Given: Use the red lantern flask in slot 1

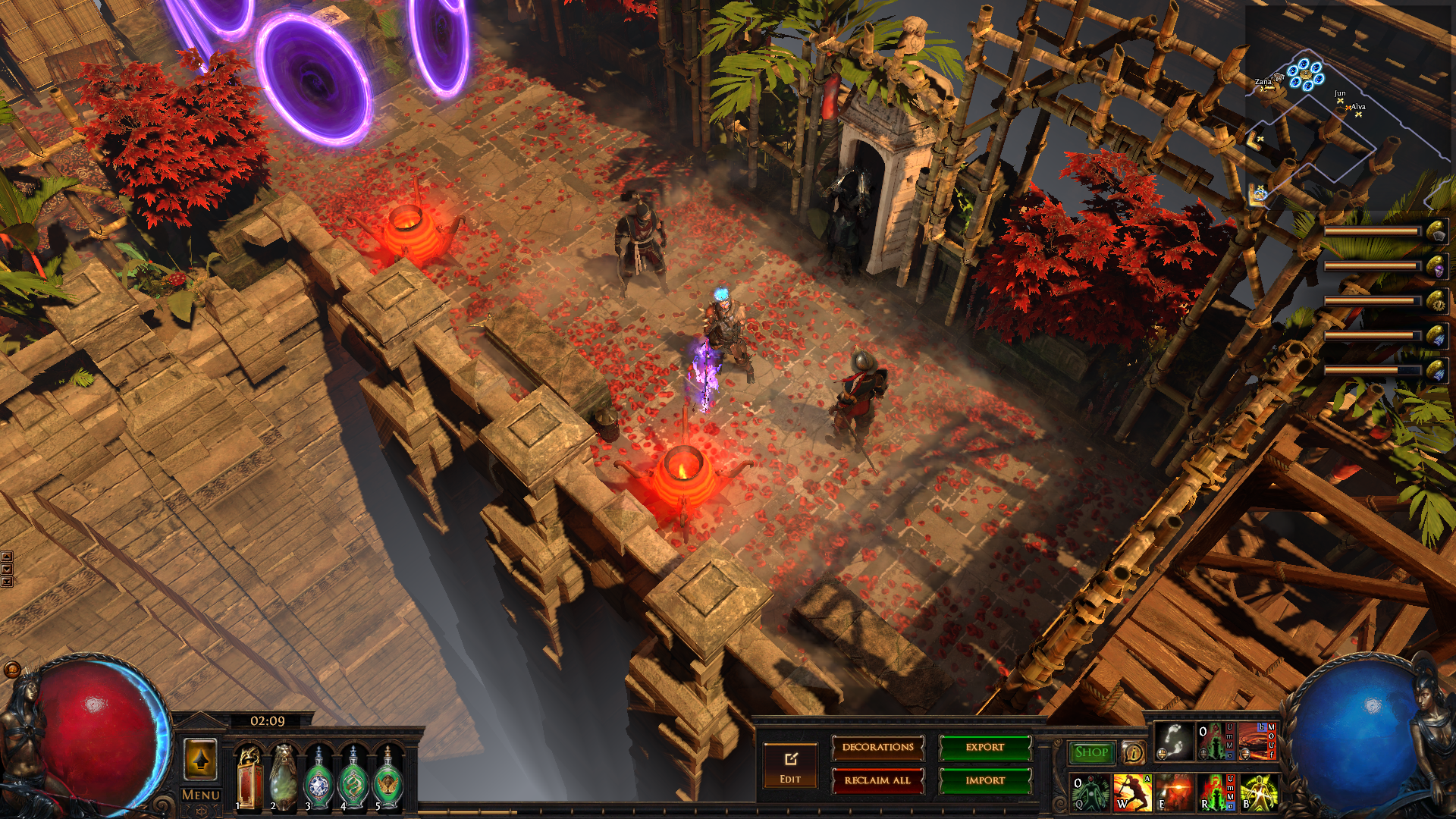Looking at the screenshot, I should 249,778.
